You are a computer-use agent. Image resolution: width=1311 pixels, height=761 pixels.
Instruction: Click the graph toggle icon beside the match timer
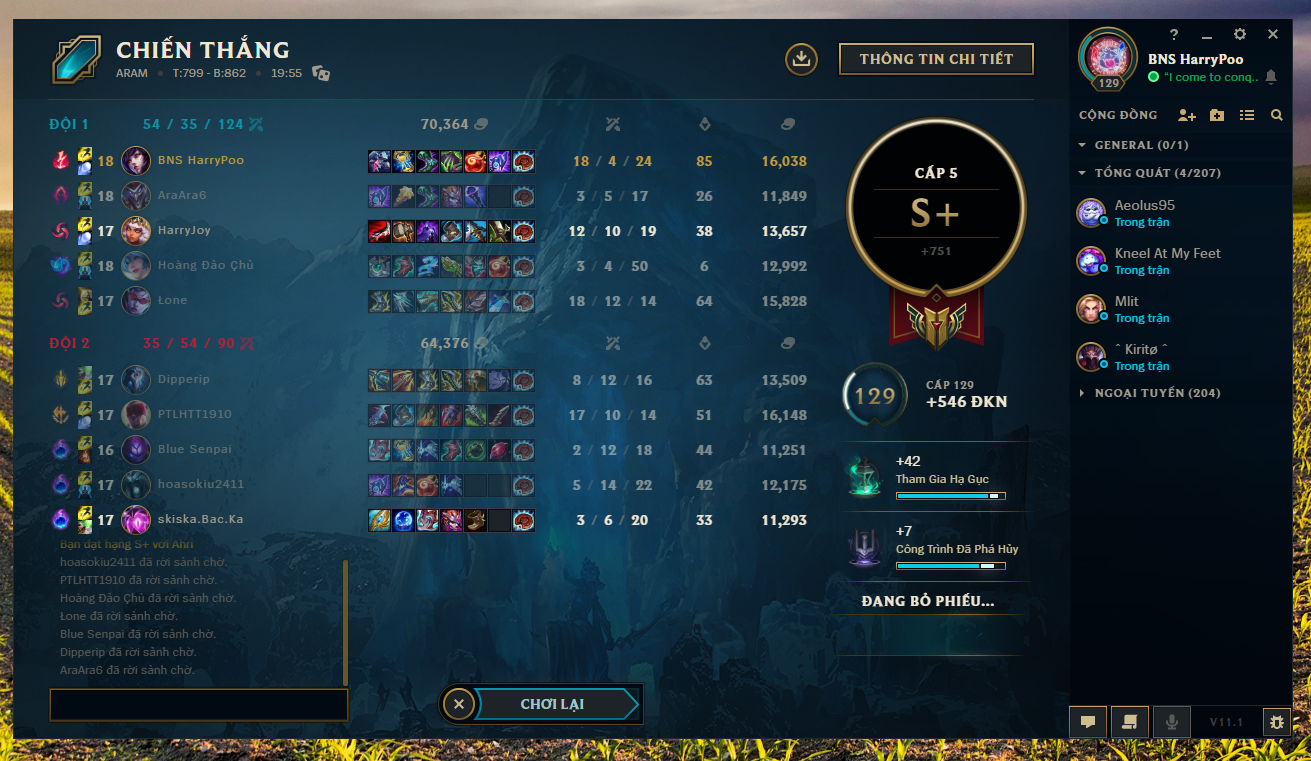coord(321,73)
